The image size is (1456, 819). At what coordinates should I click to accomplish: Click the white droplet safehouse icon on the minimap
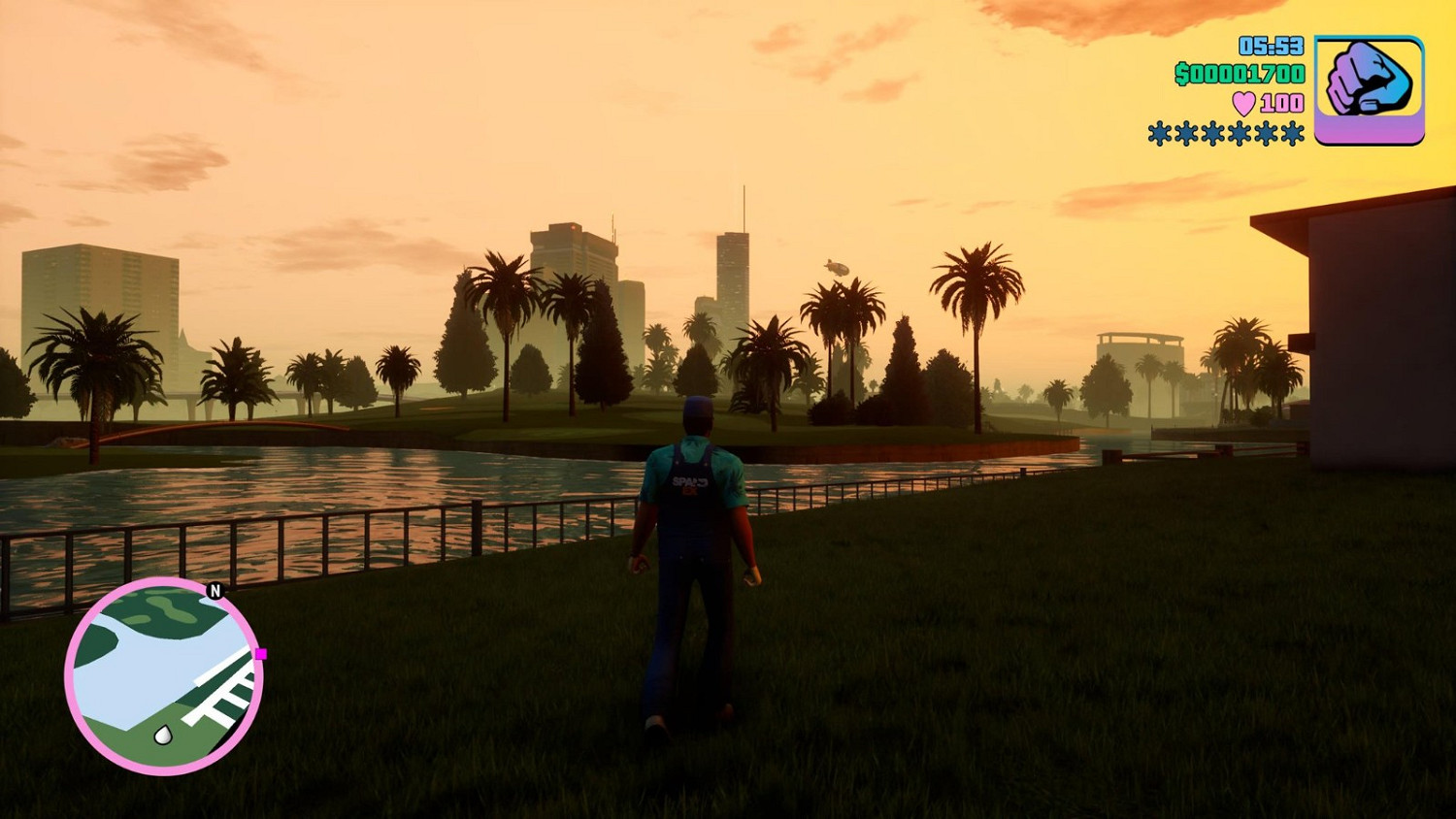click(164, 736)
